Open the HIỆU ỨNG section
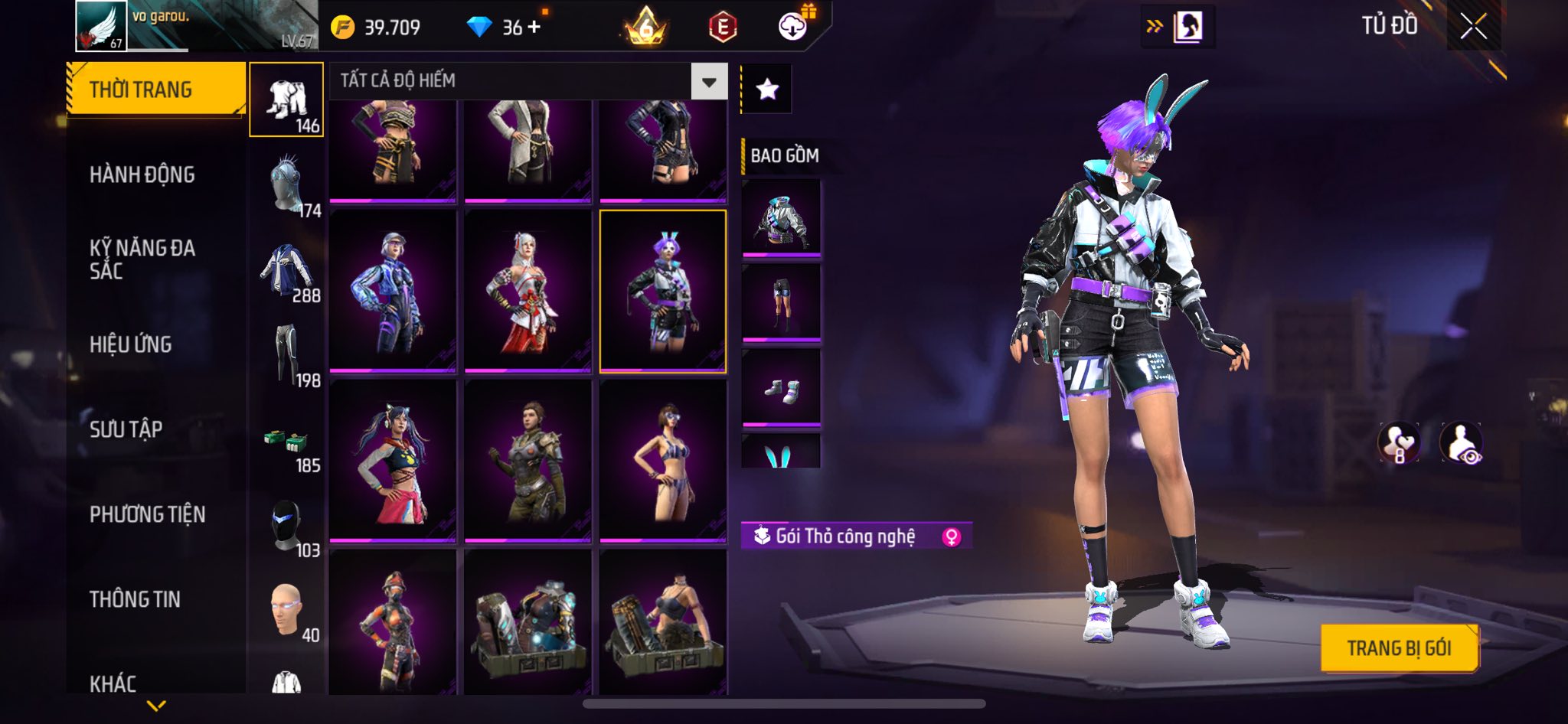This screenshot has height=724, width=1568. [131, 344]
